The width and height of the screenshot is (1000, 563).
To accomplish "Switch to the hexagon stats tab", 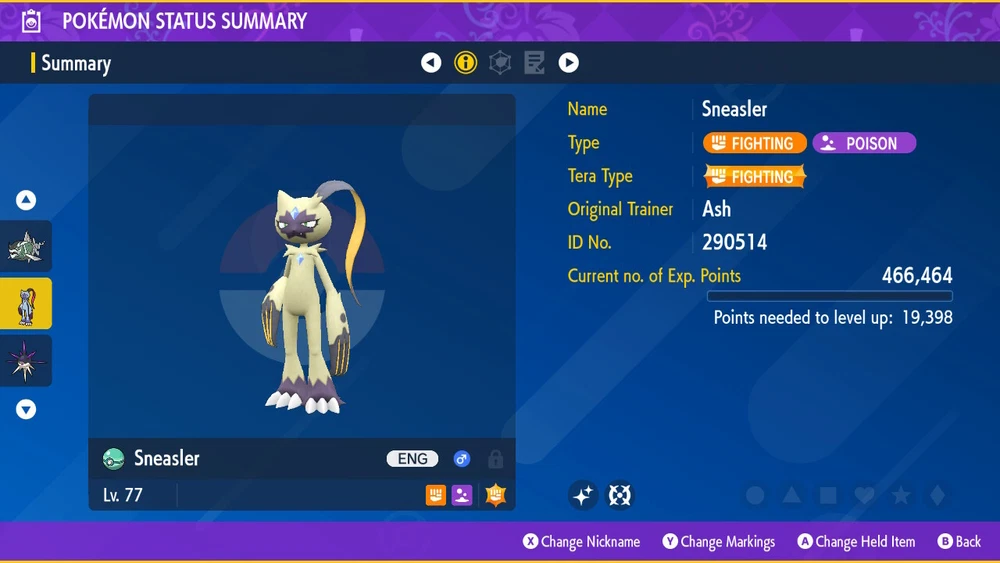I will pos(500,63).
